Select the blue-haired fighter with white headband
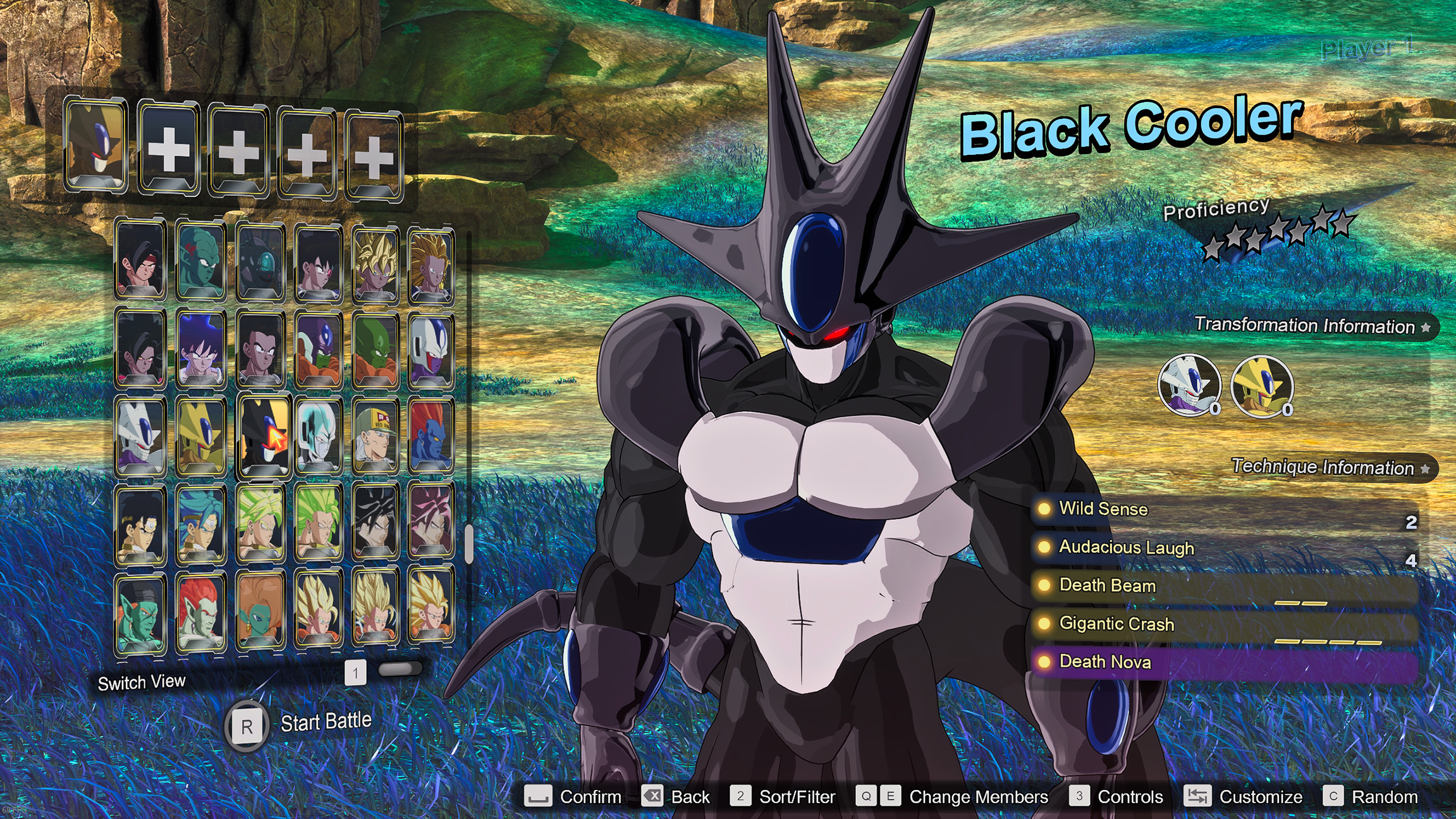 [x=201, y=525]
